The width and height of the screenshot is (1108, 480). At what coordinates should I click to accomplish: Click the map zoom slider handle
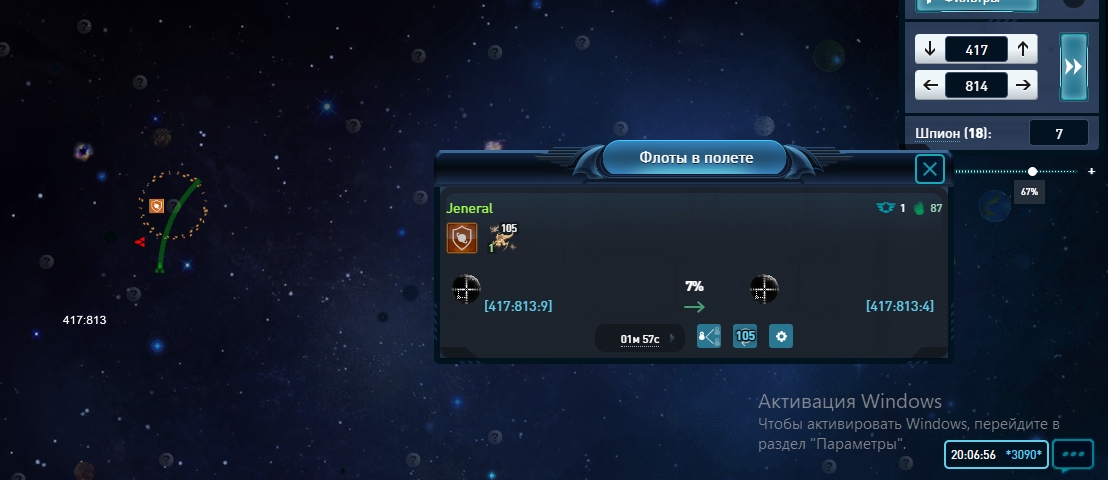[x=1032, y=171]
